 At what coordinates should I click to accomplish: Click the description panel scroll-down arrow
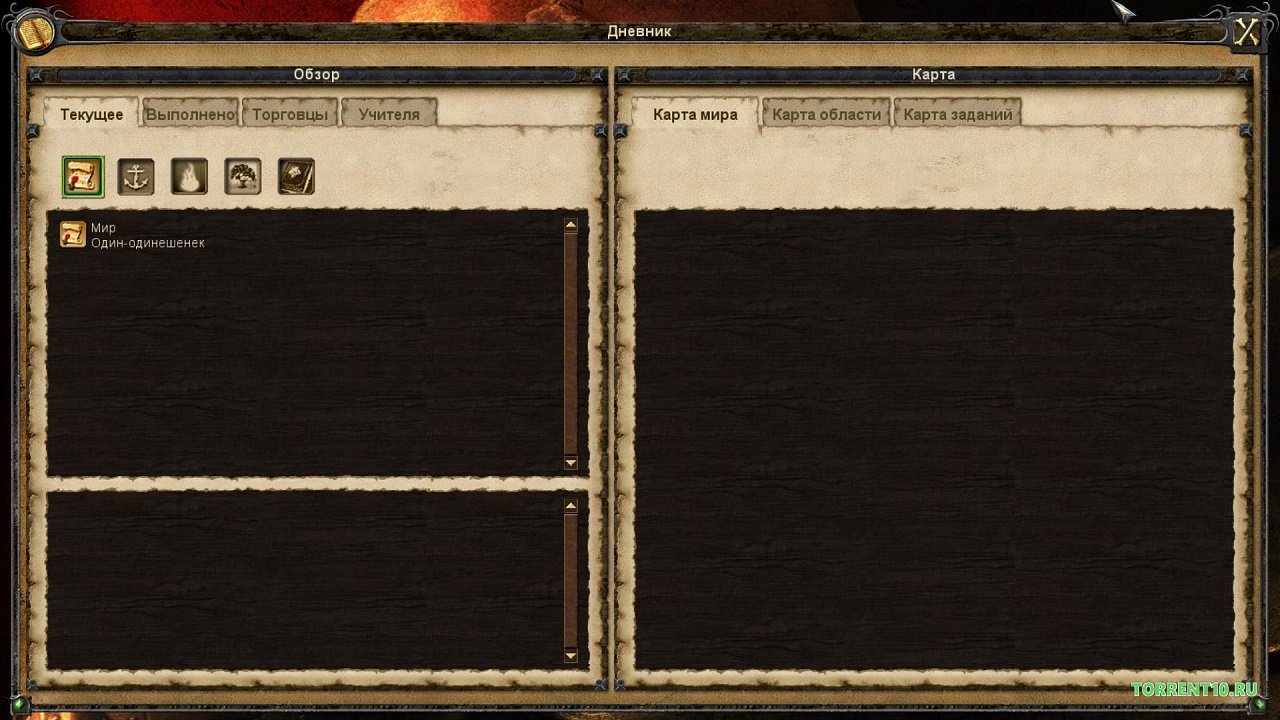571,656
